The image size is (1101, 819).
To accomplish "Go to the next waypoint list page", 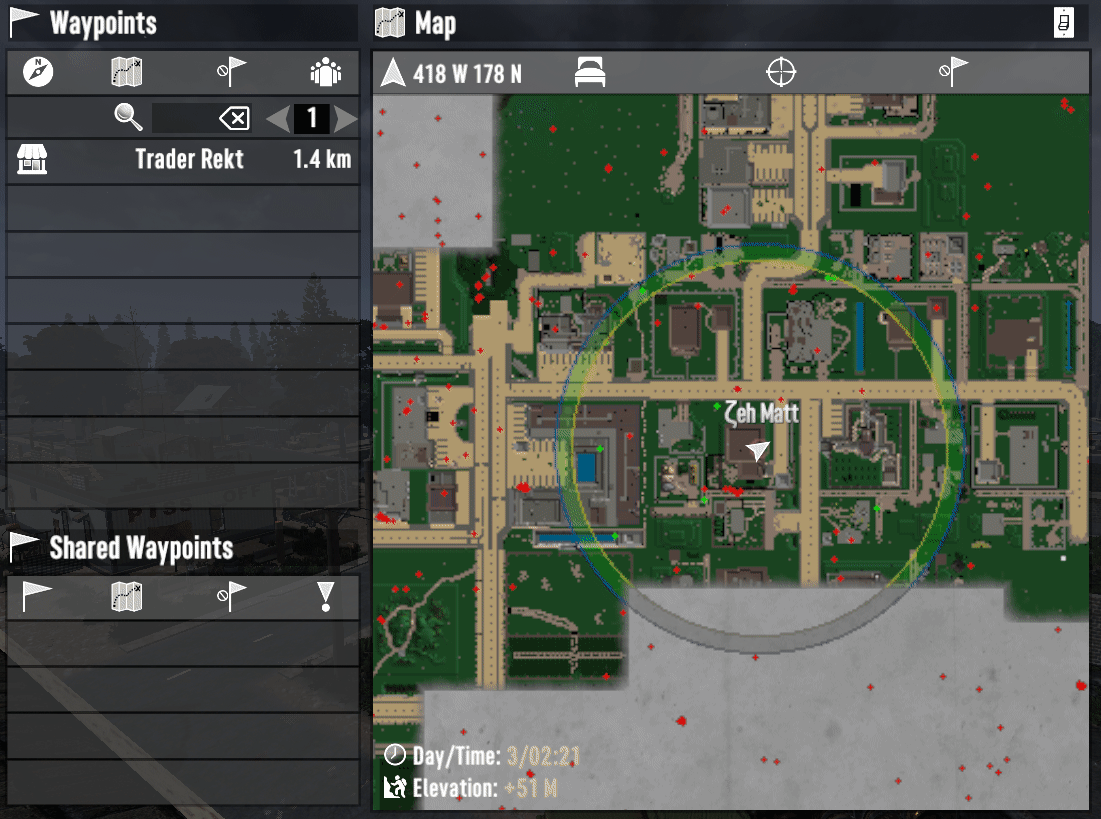I will tap(346, 119).
